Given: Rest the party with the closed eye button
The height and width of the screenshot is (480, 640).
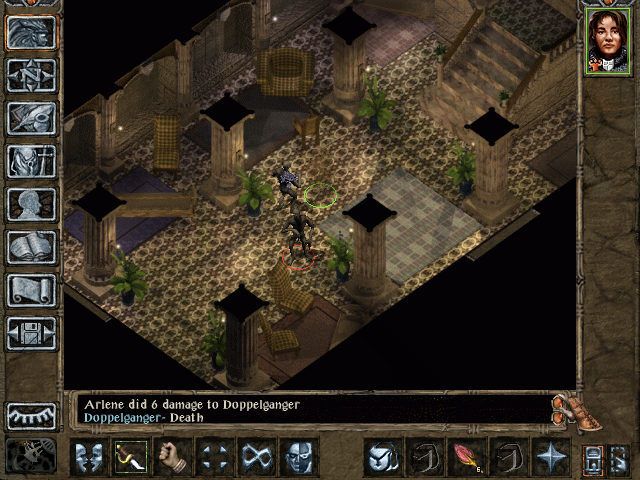Looking at the screenshot, I should pyautogui.click(x=31, y=415).
